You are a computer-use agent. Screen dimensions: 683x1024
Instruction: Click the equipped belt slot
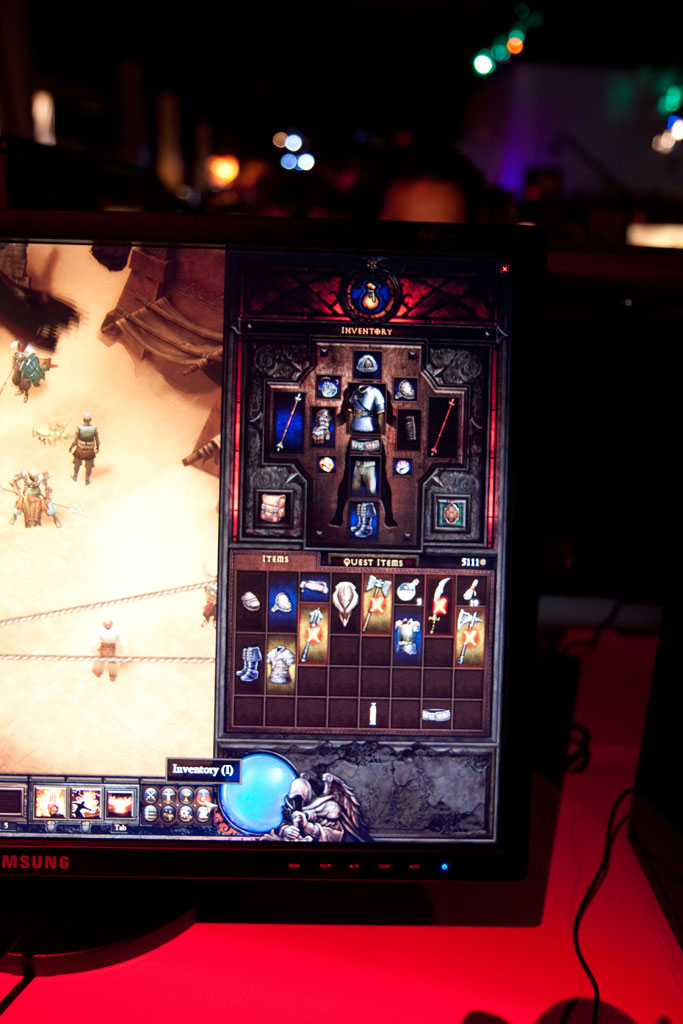366,444
